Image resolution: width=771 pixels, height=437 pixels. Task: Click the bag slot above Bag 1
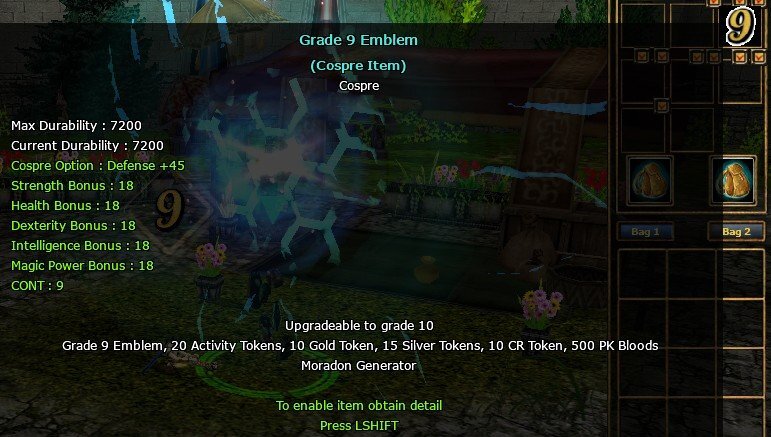(x=650, y=181)
